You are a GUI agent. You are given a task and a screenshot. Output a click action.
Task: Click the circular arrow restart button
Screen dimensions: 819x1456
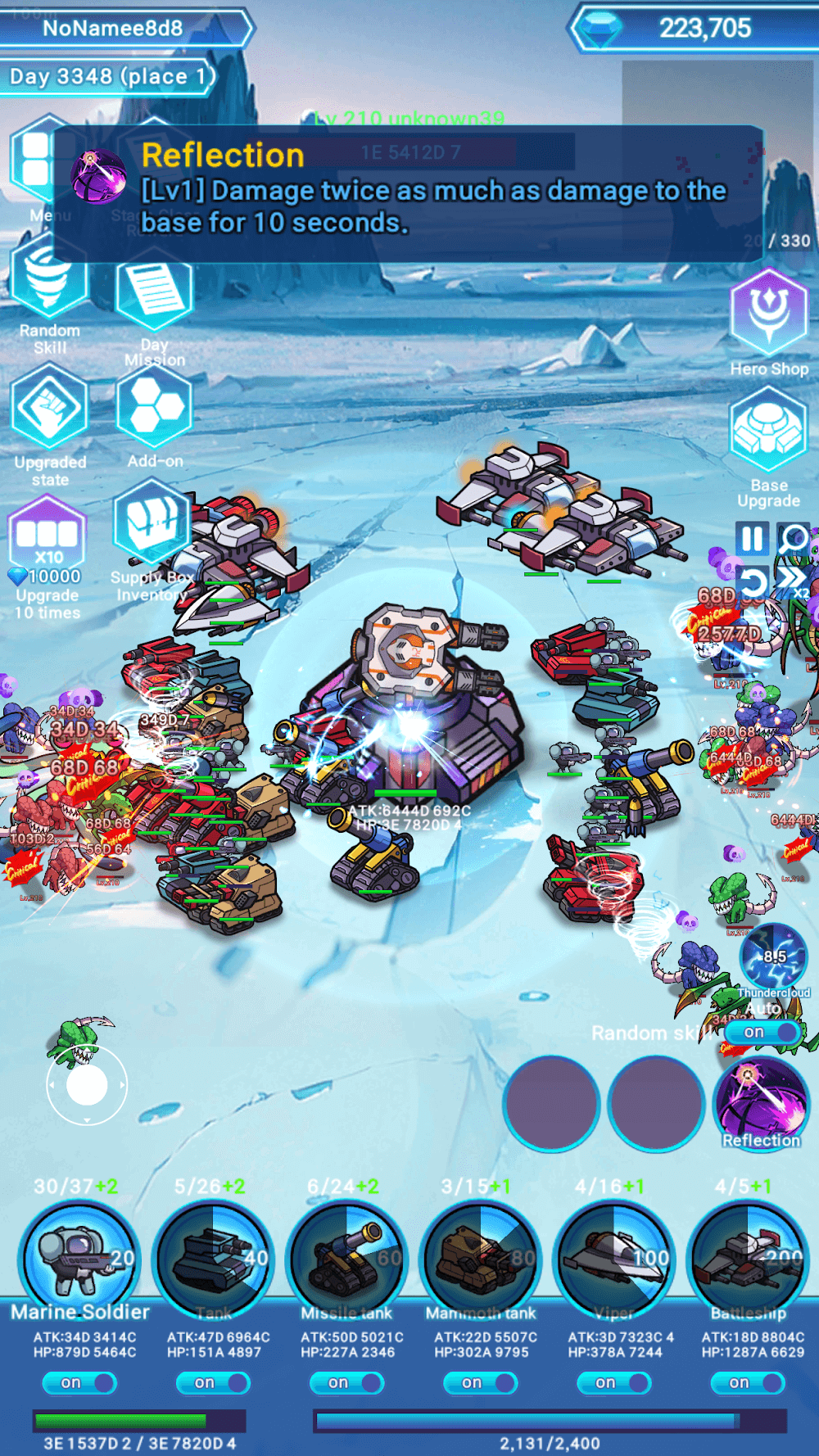[x=752, y=582]
